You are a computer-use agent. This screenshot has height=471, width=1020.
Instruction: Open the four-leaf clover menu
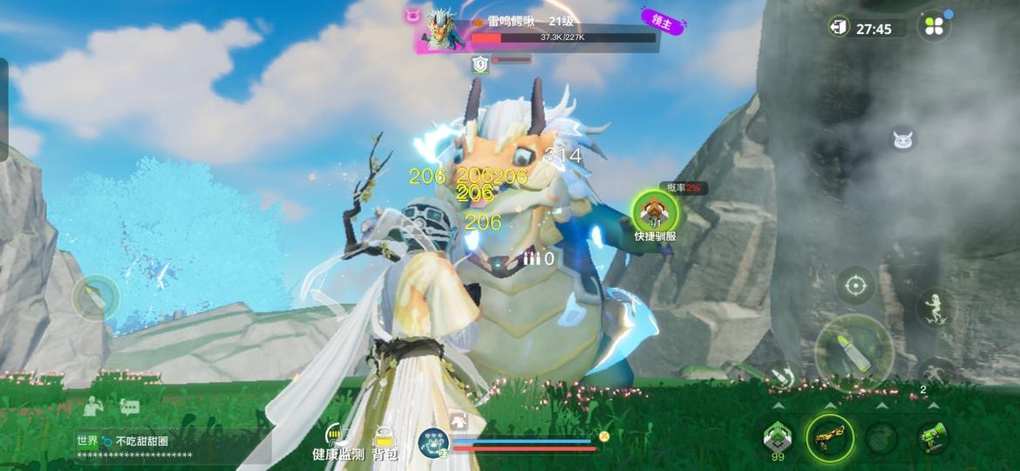point(932,26)
